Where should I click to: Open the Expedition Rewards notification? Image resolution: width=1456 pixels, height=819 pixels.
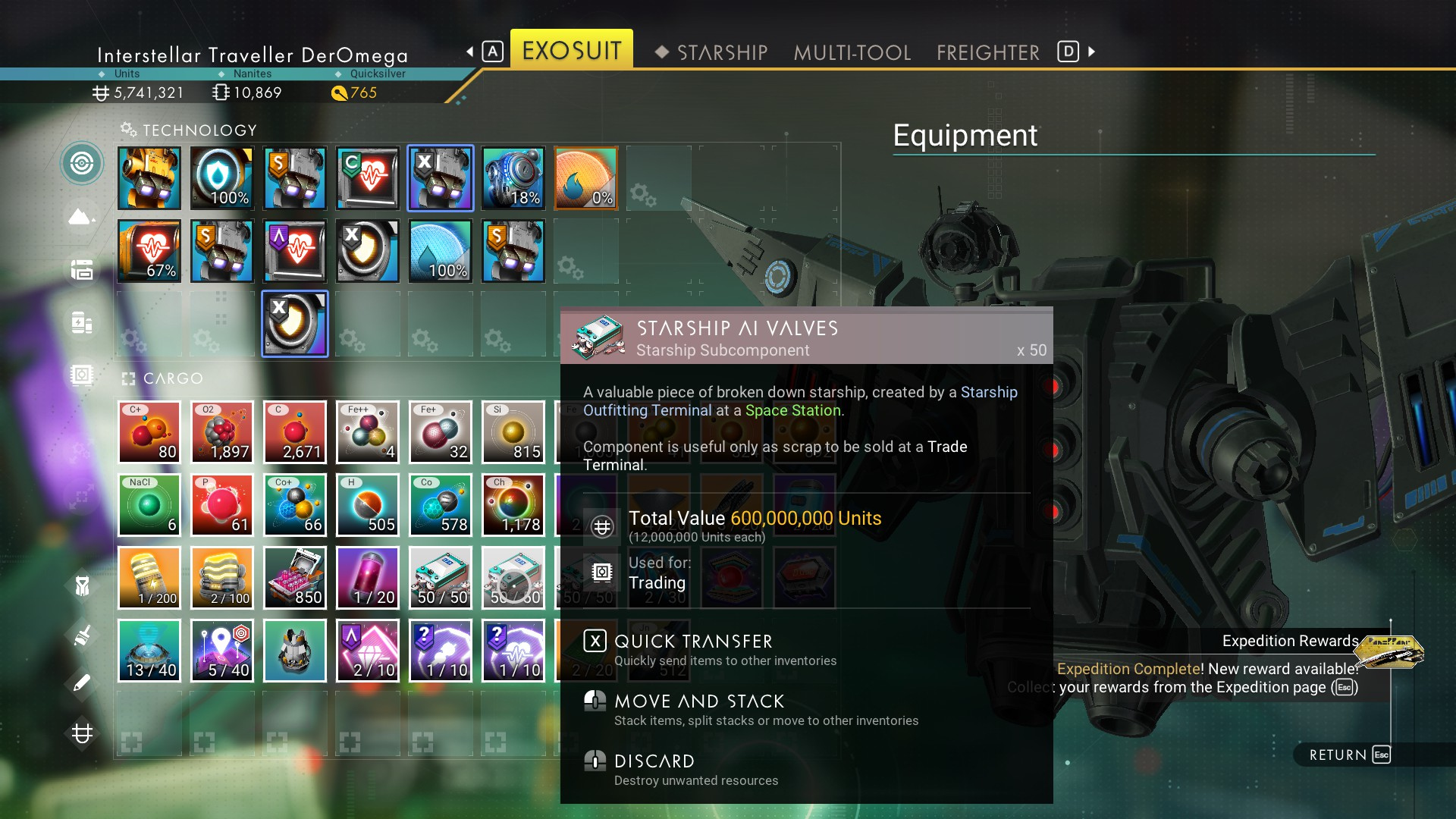[x=1289, y=642]
